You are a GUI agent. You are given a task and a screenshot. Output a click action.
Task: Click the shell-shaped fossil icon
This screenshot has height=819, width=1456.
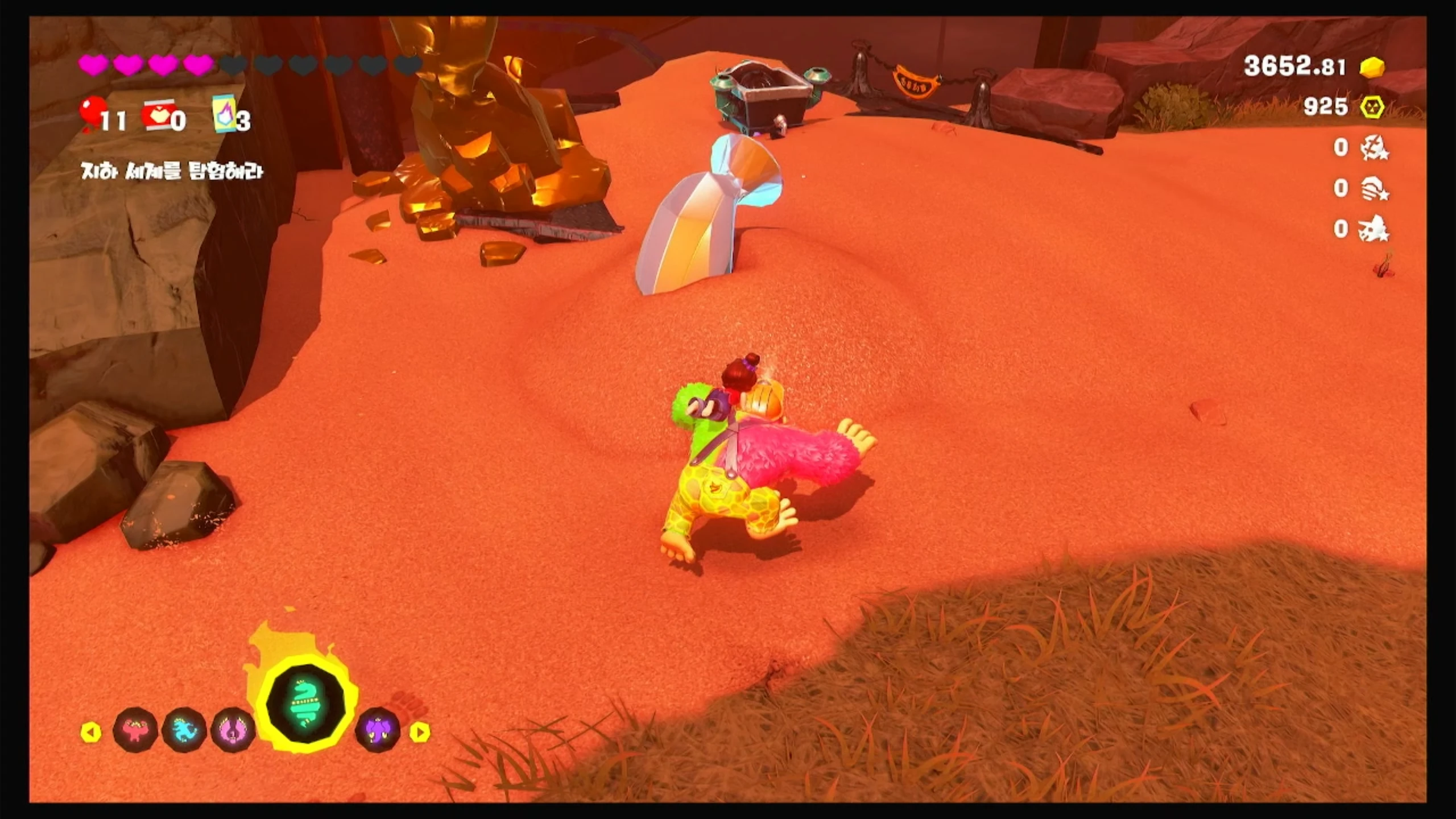pos(1374,189)
